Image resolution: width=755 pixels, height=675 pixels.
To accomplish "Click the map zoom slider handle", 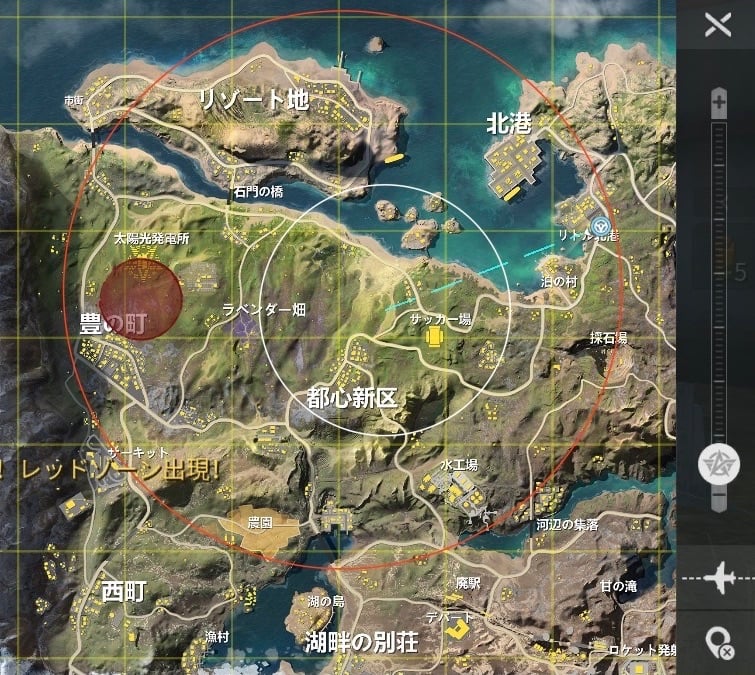I will pos(718,462).
